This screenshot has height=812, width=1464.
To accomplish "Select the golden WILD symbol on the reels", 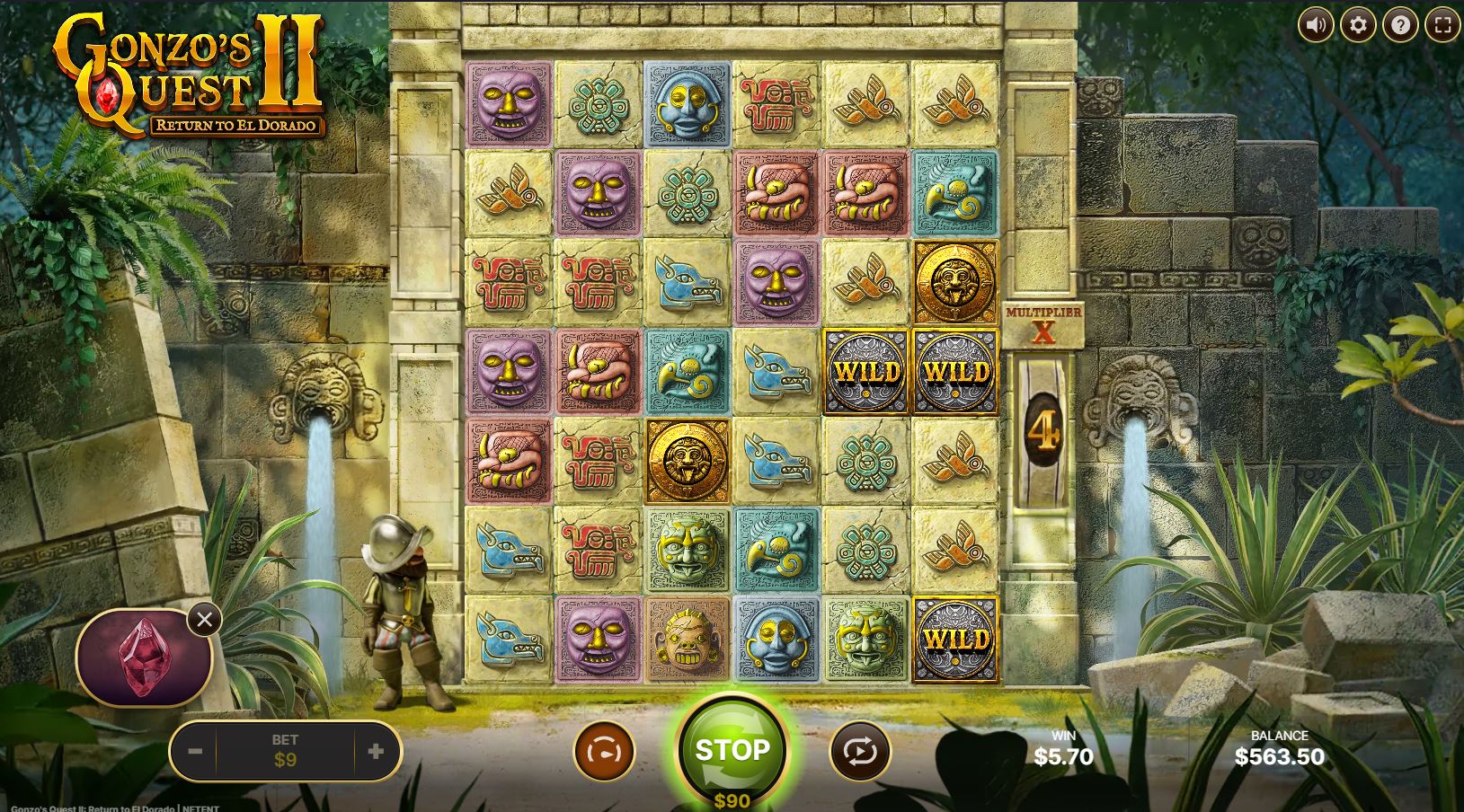I will pyautogui.click(x=865, y=371).
